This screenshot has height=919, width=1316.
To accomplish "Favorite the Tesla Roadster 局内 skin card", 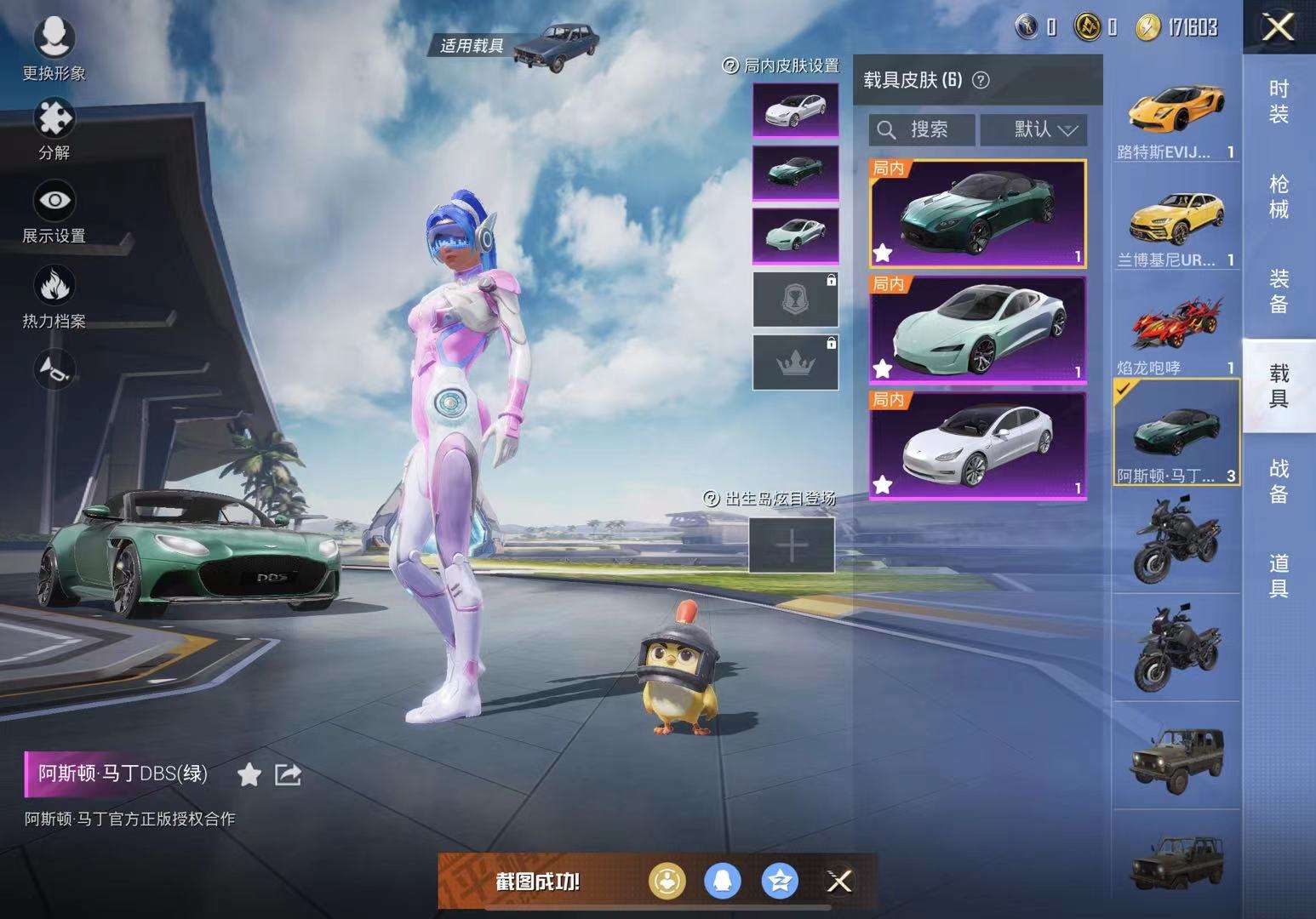I will click(883, 368).
